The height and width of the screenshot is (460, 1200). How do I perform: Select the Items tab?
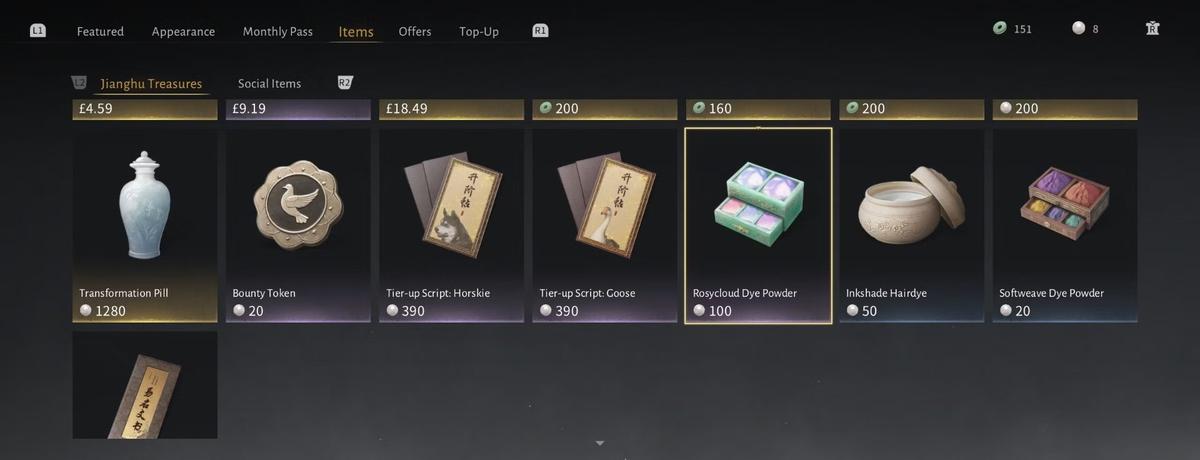[356, 31]
